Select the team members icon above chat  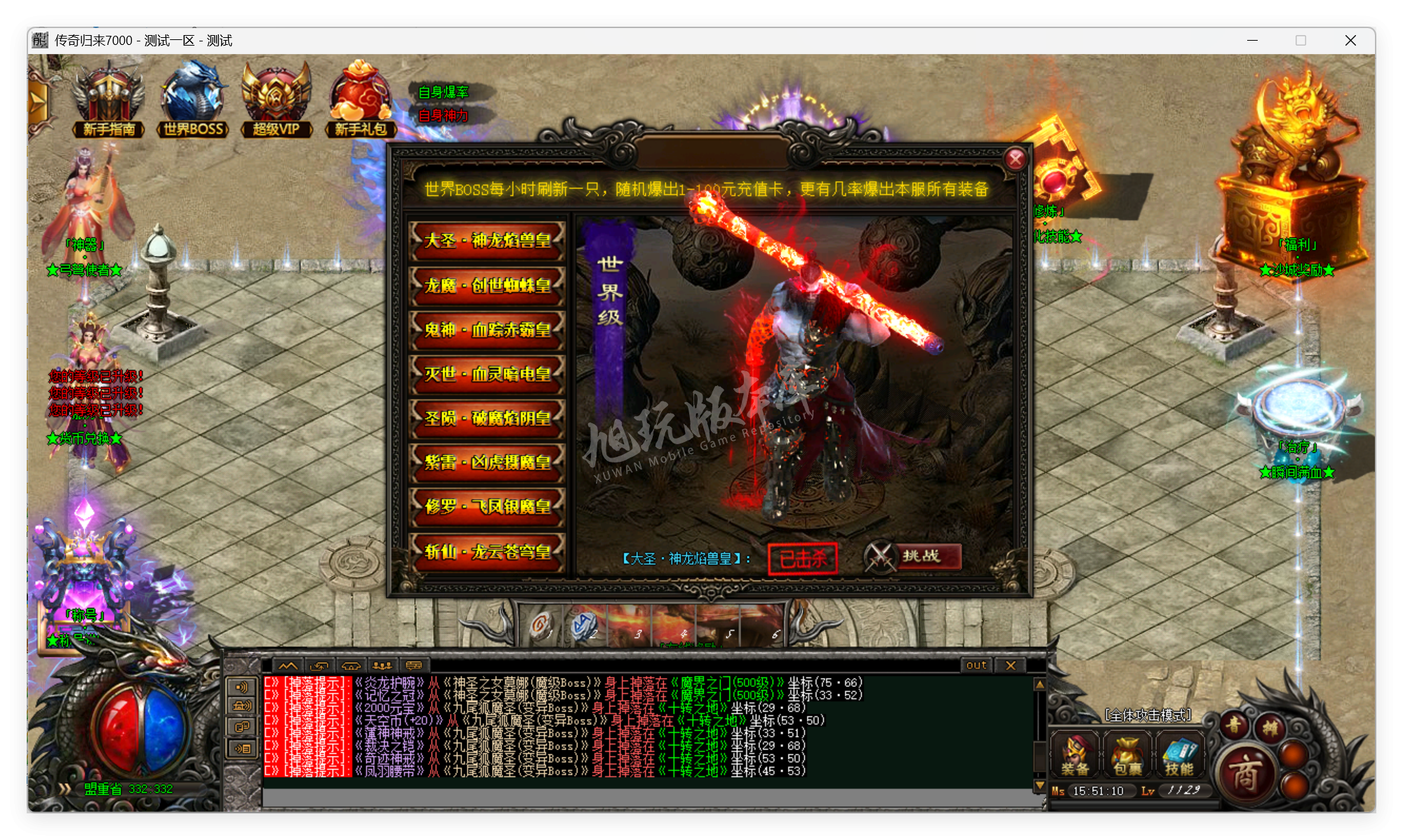coord(381,665)
